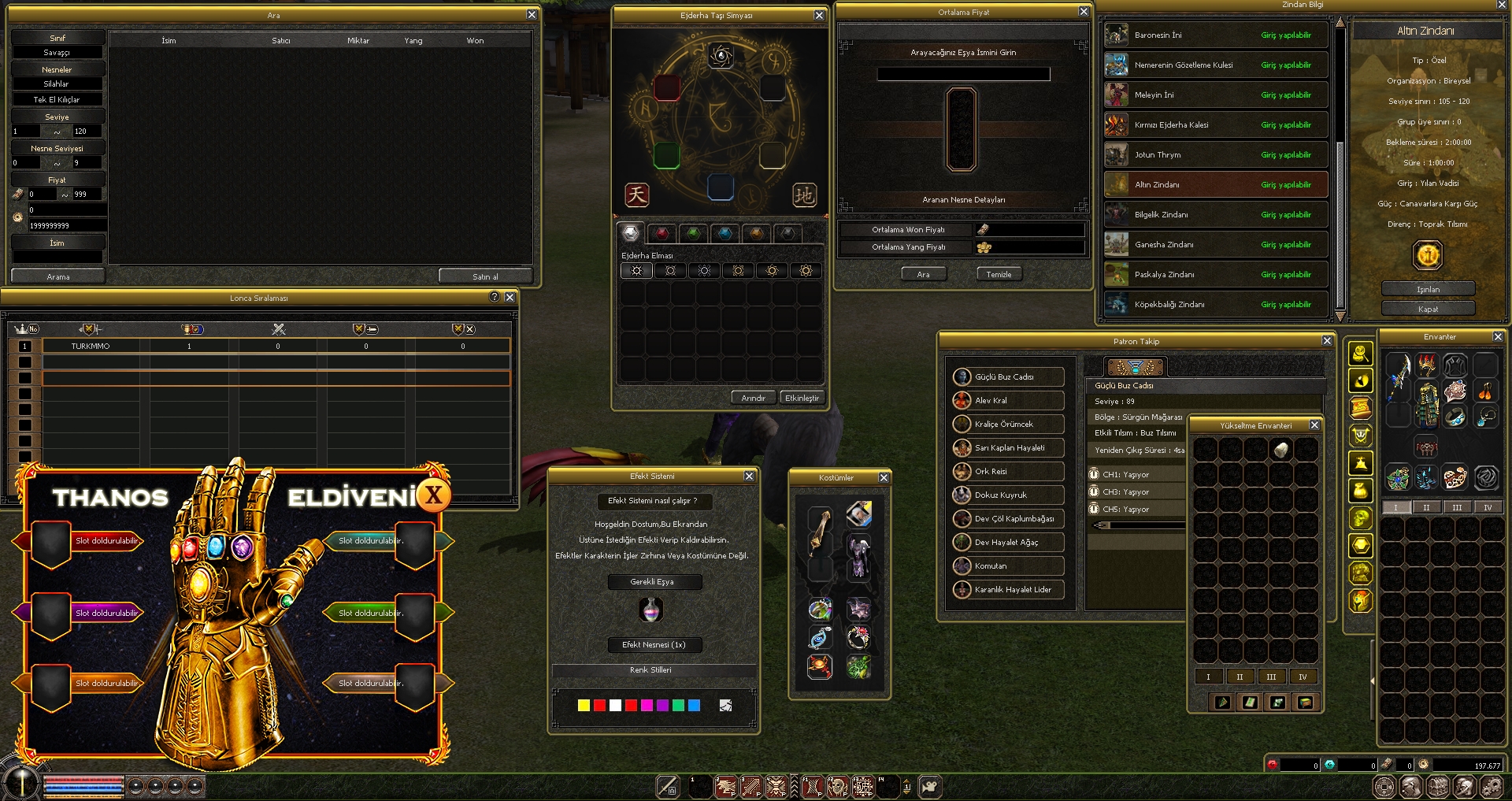
Task: Open 'Efekt Sistemi nasıl çalışır ?' help
Action: click(653, 501)
